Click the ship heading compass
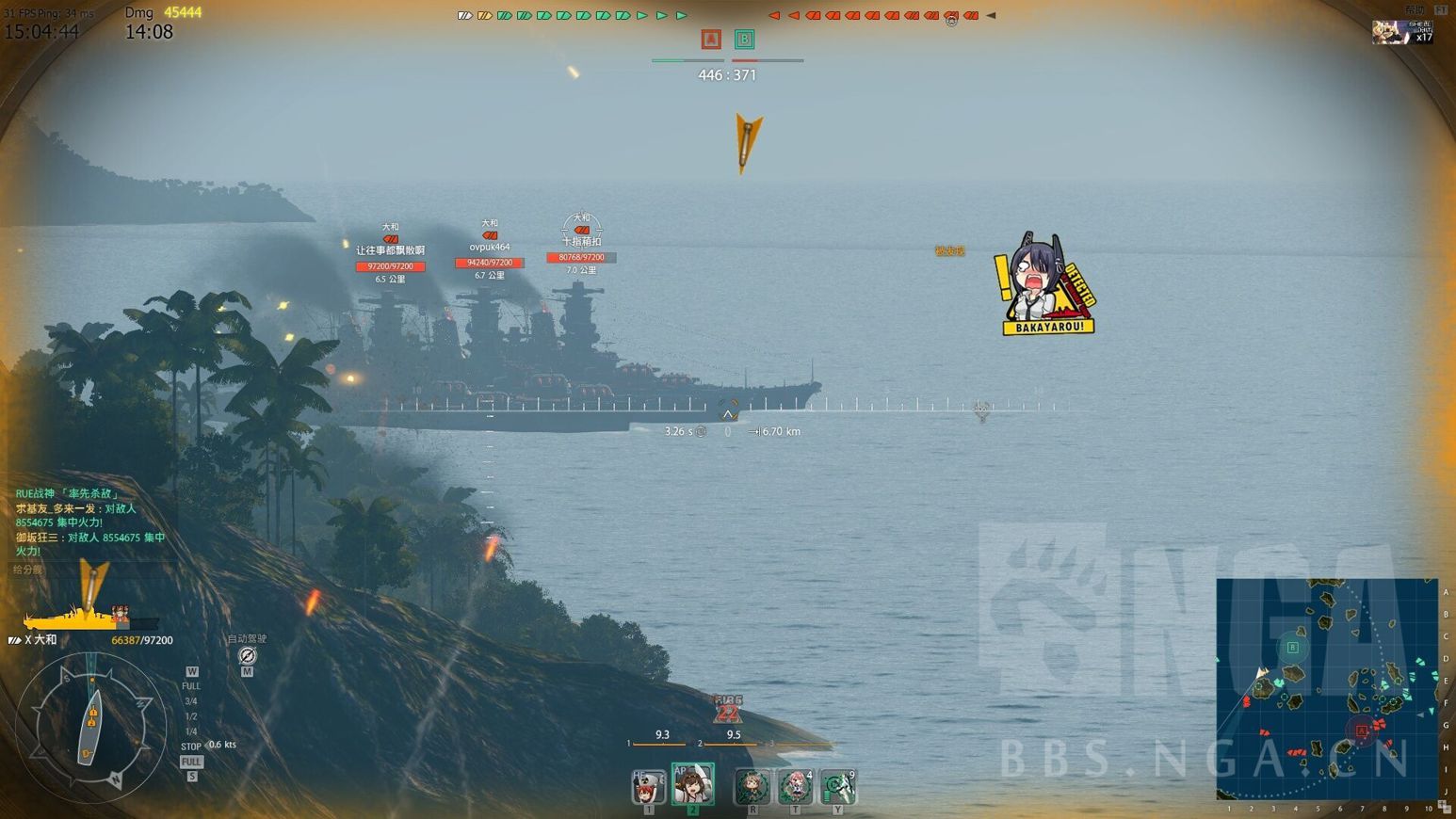 (90, 725)
